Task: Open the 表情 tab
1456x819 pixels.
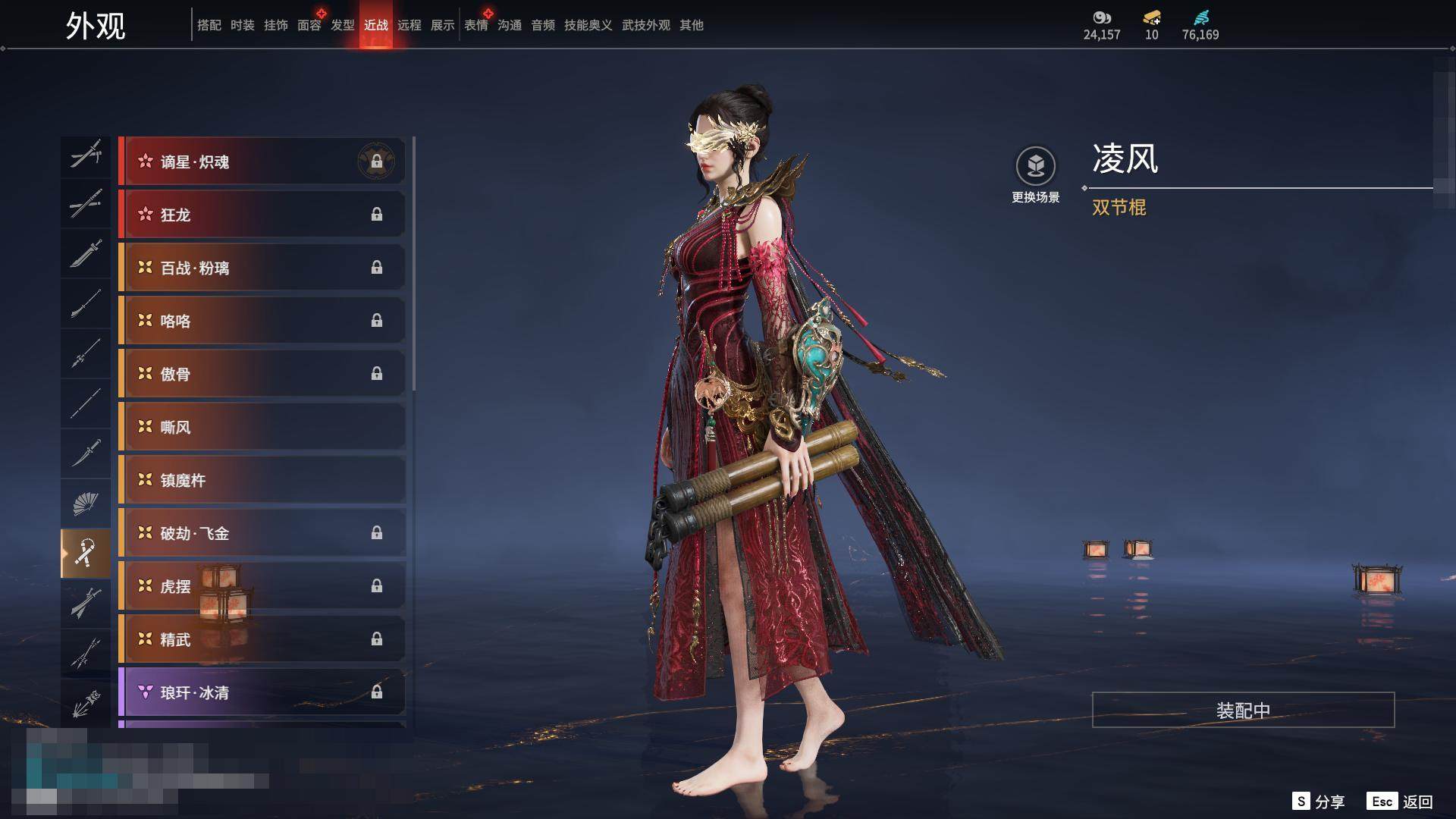Action: [475, 25]
